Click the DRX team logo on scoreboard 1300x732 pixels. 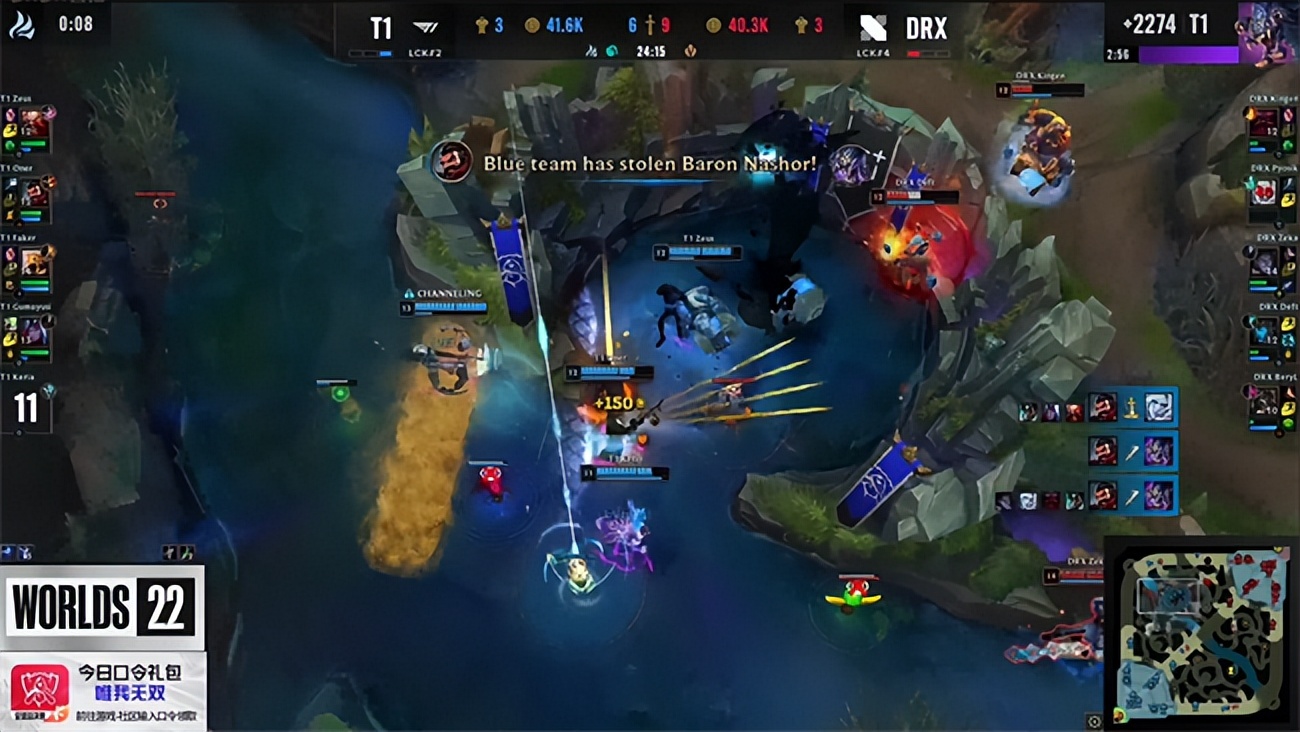pos(873,27)
